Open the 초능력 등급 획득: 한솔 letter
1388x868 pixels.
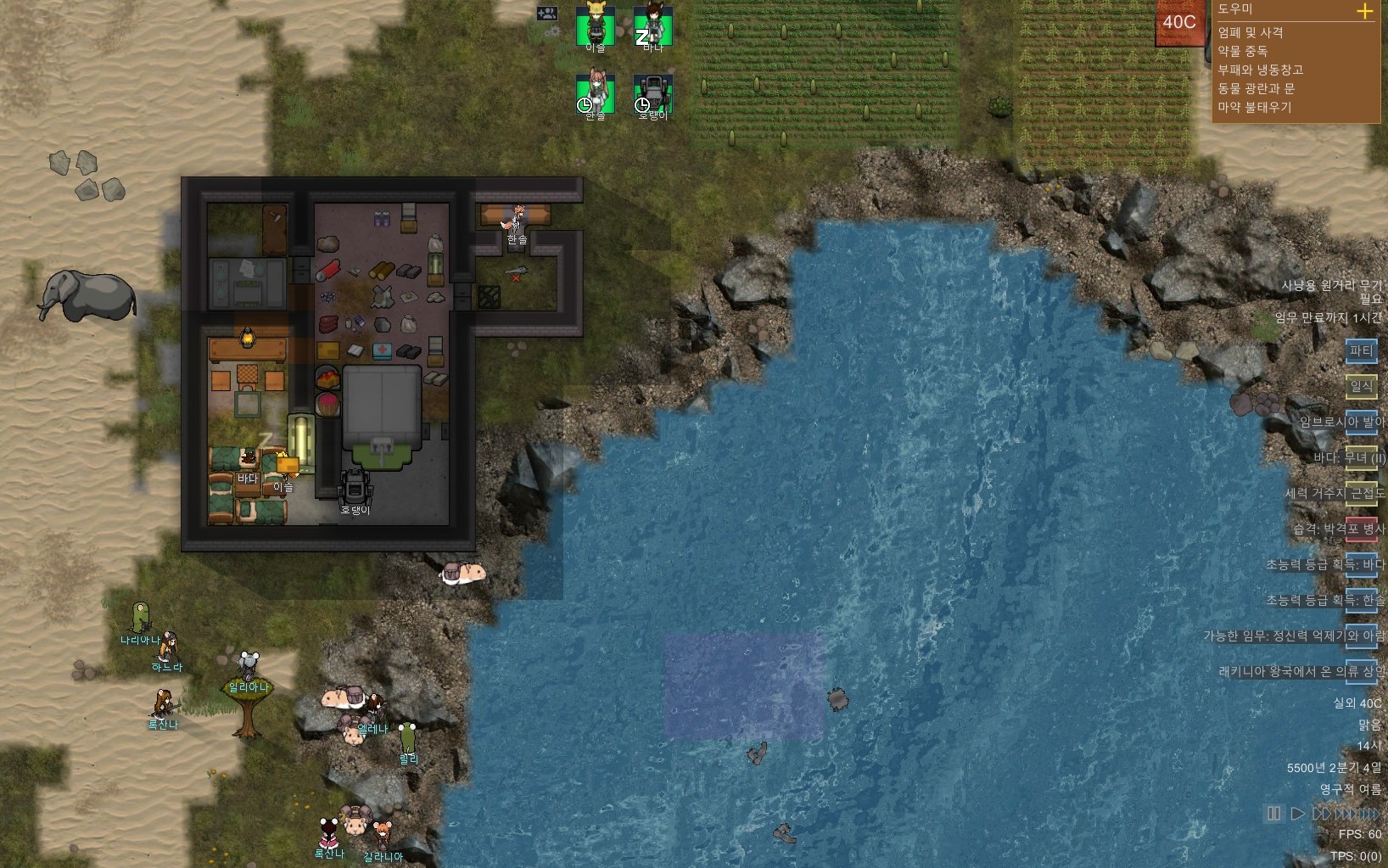click(x=1361, y=600)
